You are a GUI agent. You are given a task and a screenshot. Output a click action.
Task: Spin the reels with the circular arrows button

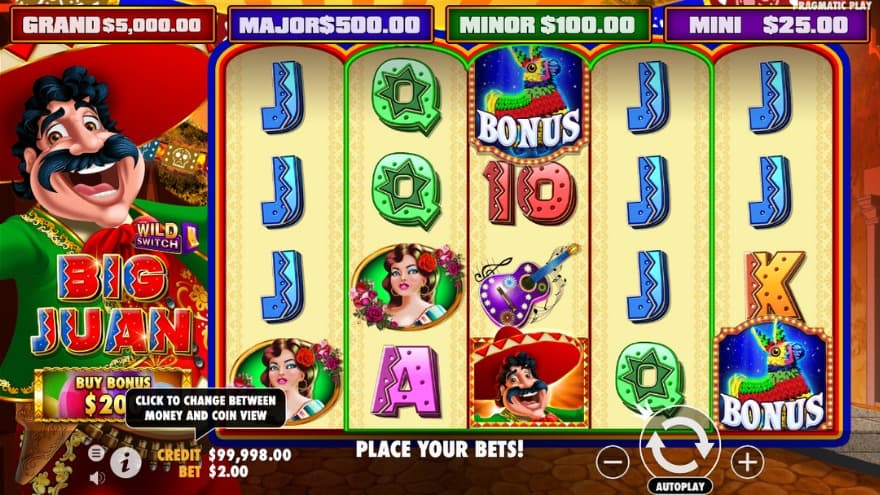point(679,444)
